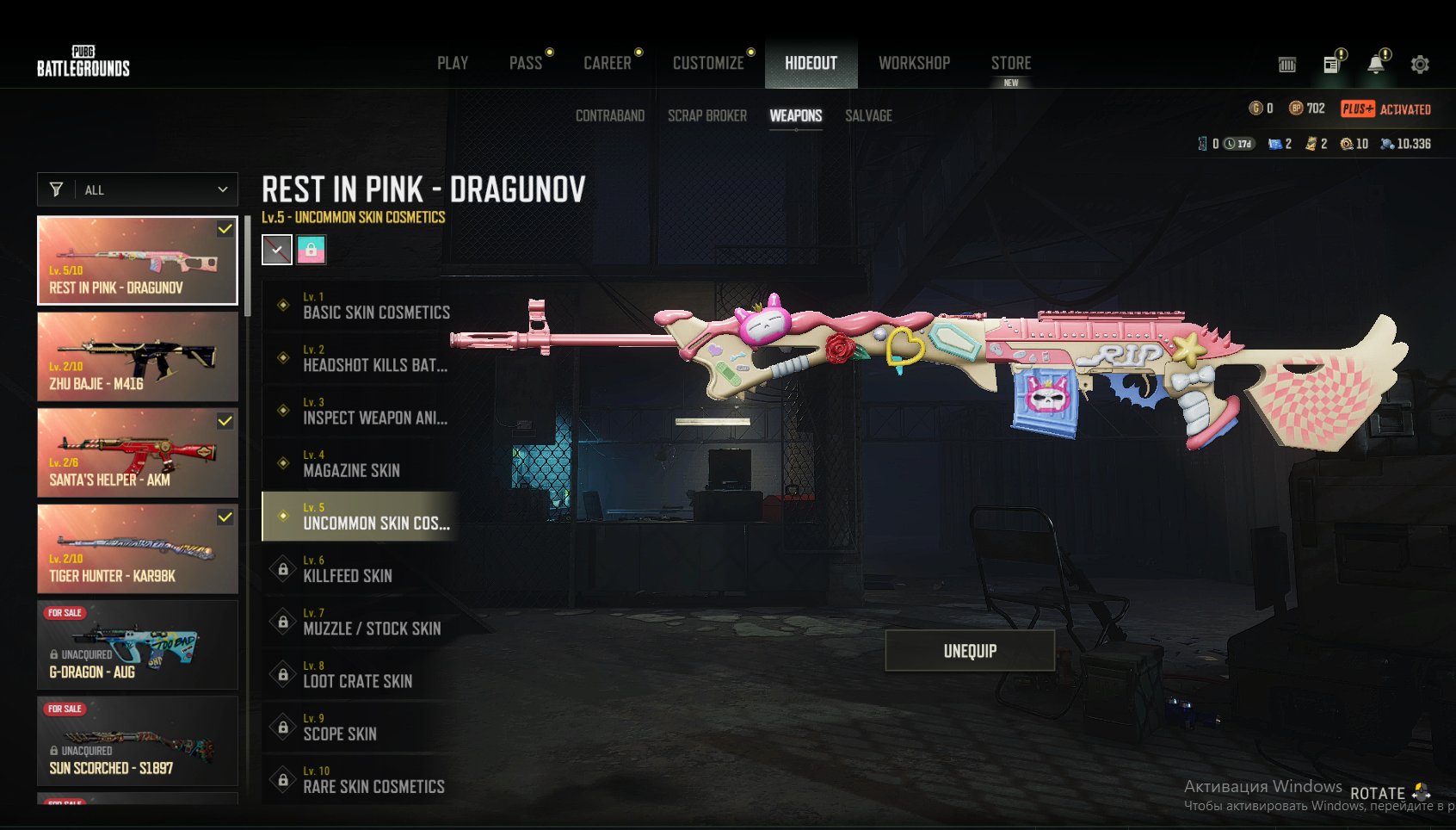Open the notifications bell

point(1376,65)
